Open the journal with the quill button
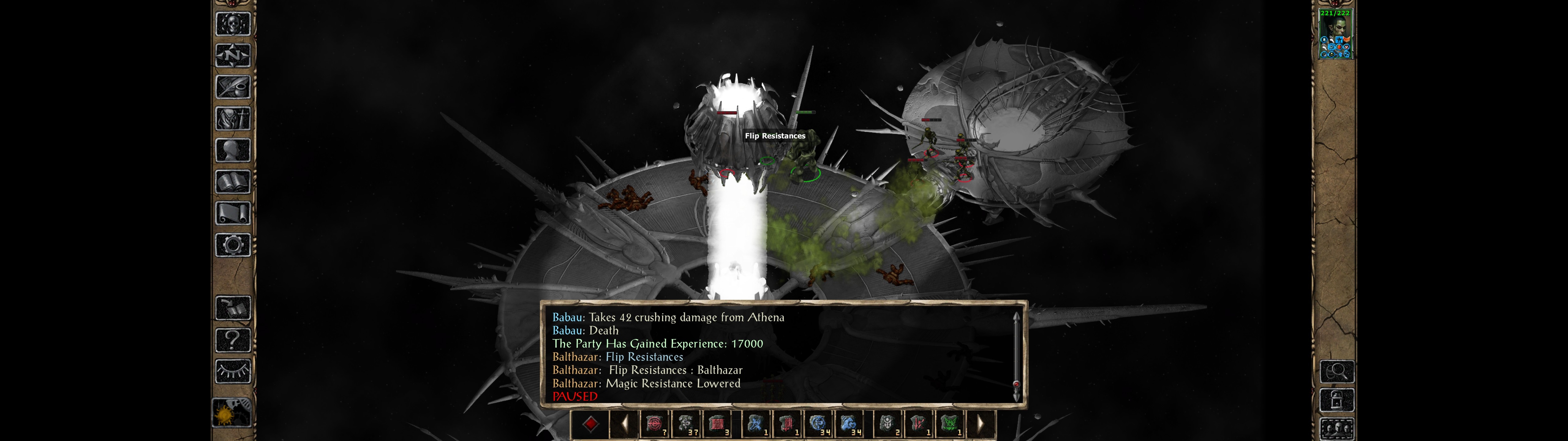This screenshot has width=1568, height=441. tap(232, 87)
